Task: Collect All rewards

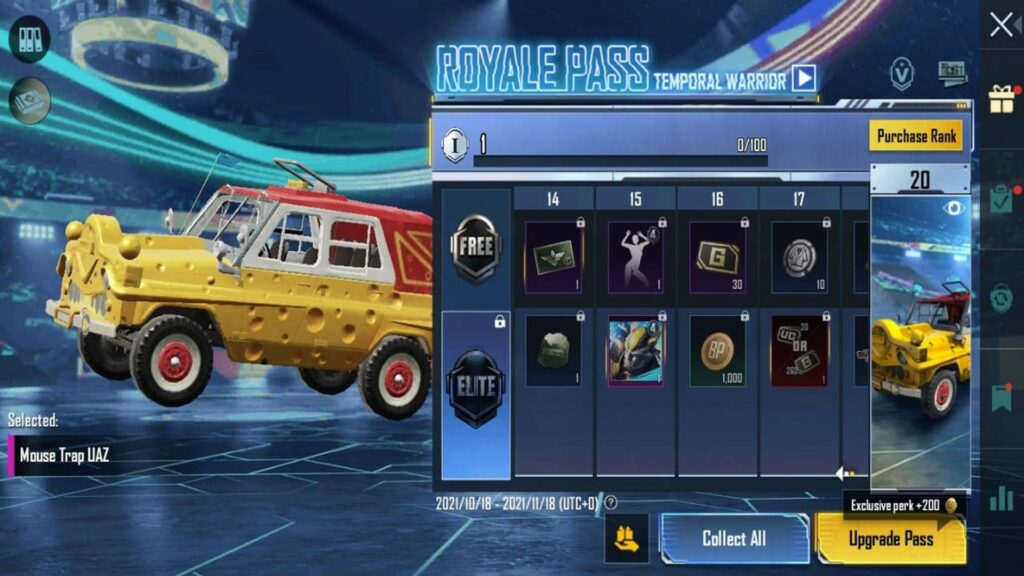Action: (734, 539)
